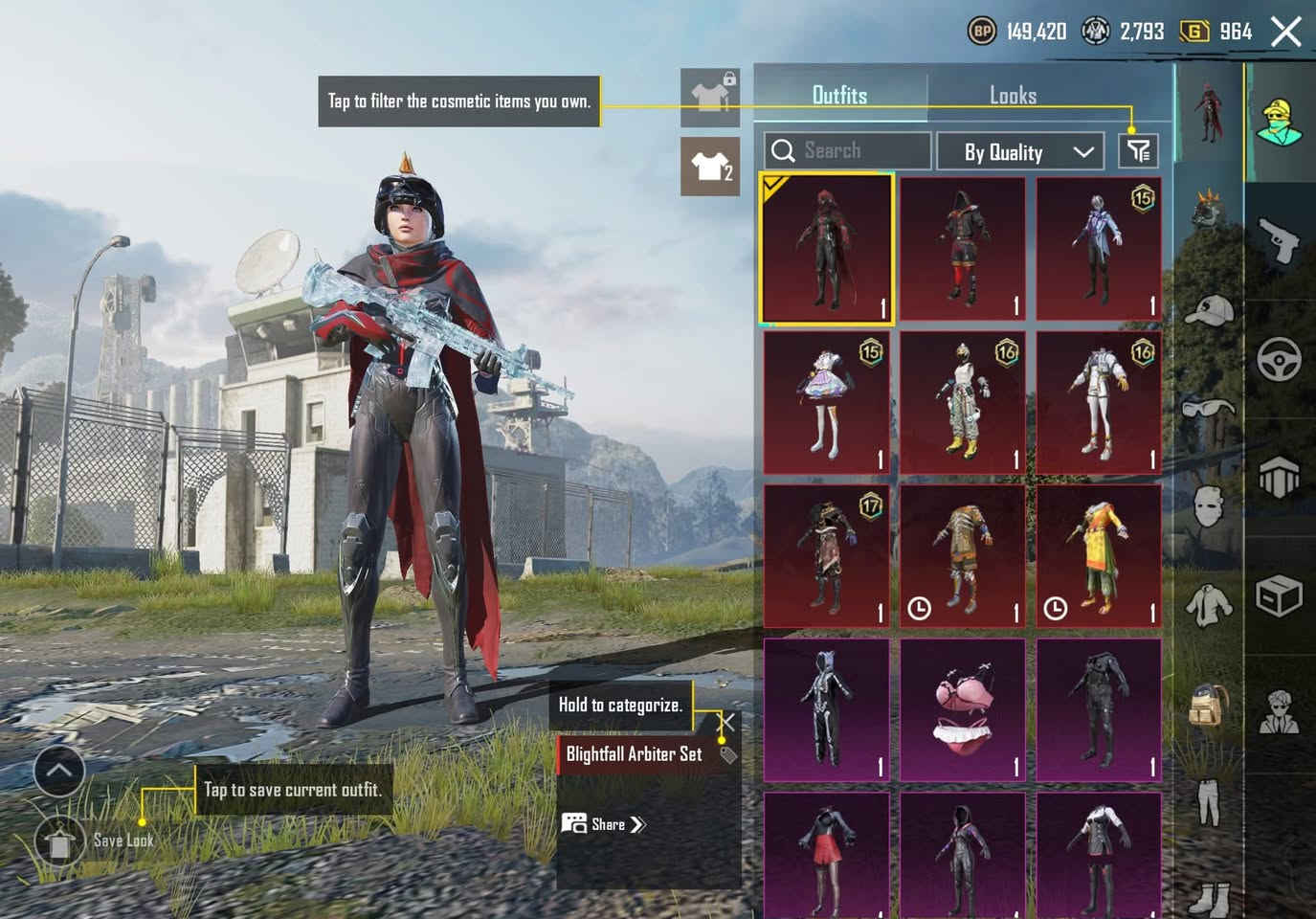Choose the equipped Blightfall Arbiter outfit tile
Screen dimensions: 1316x919
pyautogui.click(x=827, y=249)
